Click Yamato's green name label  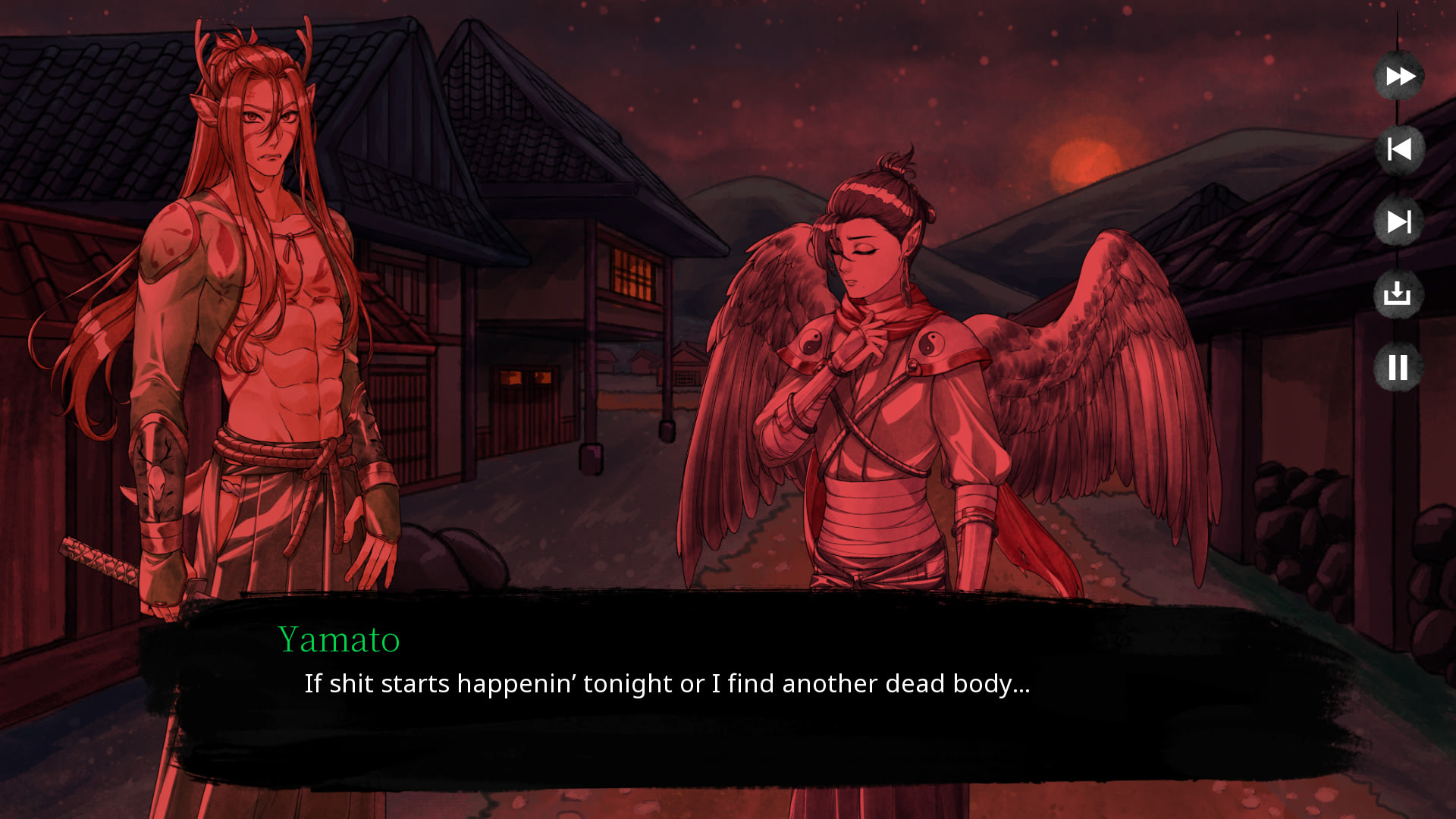click(x=339, y=641)
